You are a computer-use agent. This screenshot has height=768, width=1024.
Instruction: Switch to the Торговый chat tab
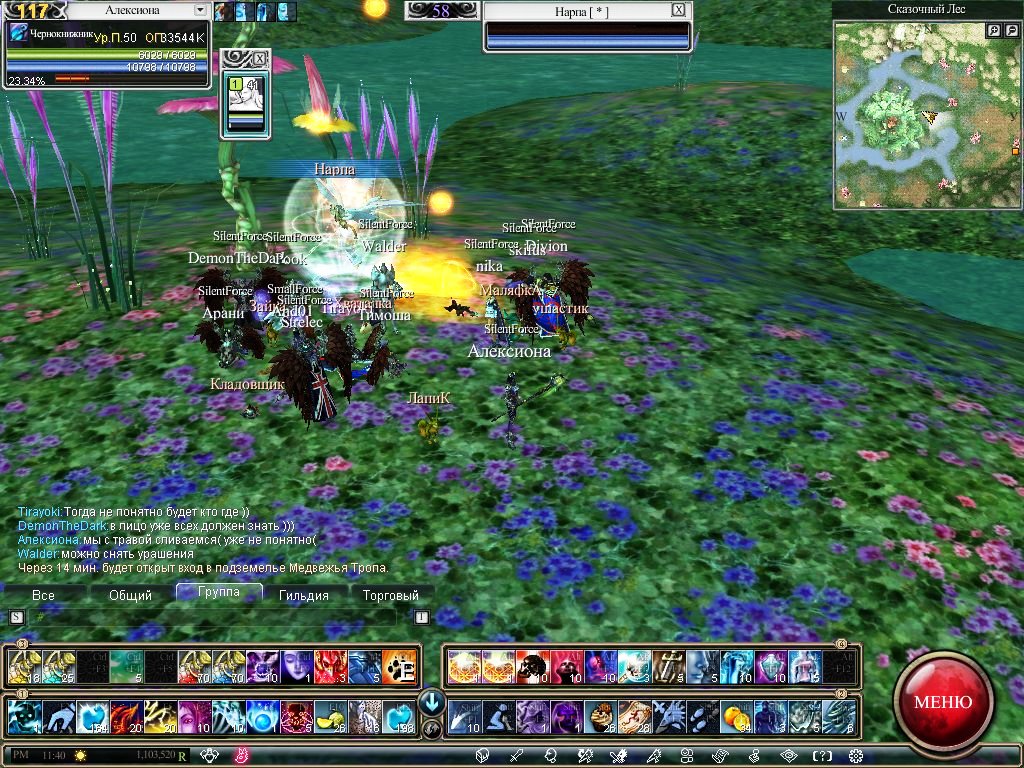tap(391, 595)
